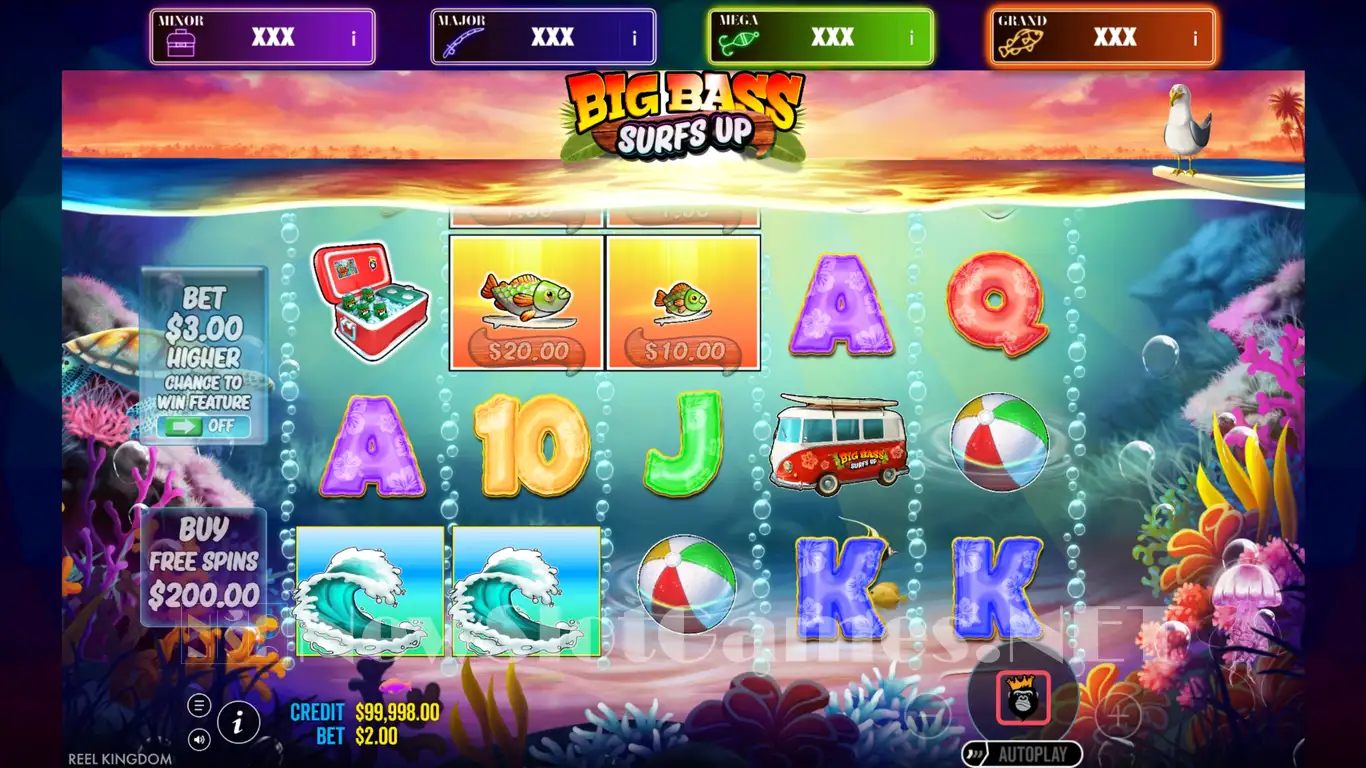The image size is (1366, 768).
Task: Buy free spins for $200.00
Action: pos(204,565)
